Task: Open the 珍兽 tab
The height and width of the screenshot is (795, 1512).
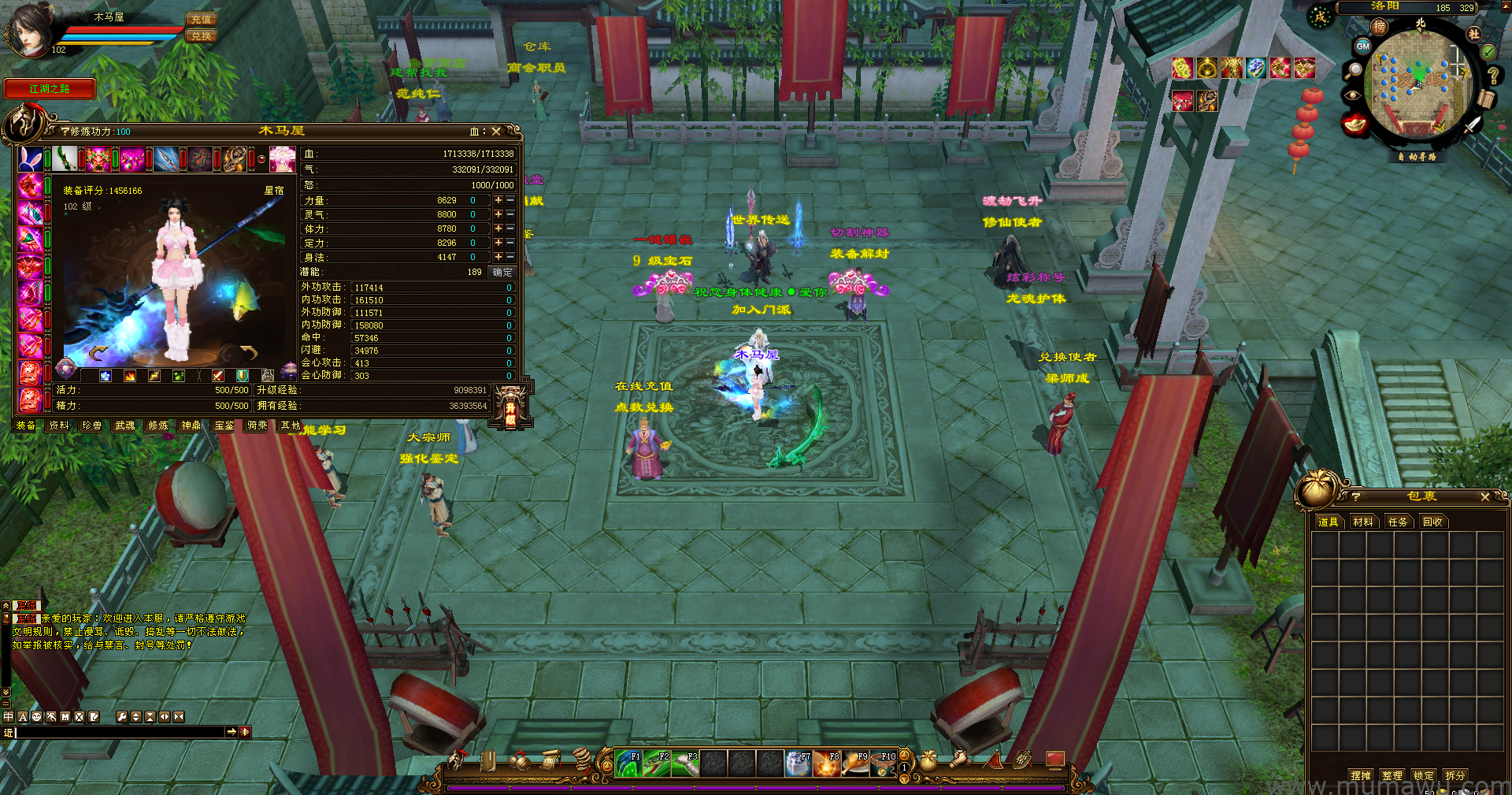Action: pos(92,425)
